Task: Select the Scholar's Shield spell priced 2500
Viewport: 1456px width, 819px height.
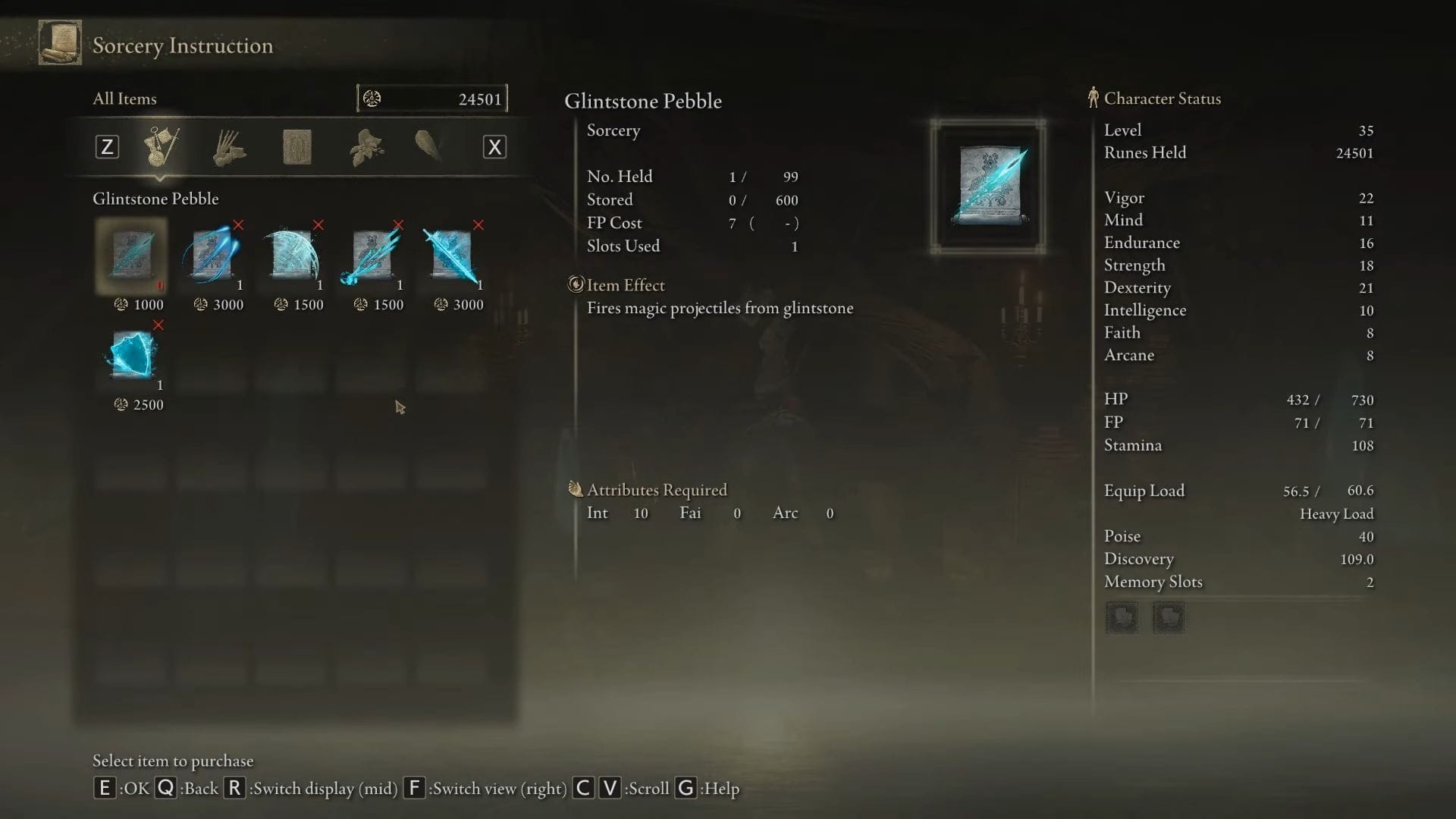Action: [x=130, y=355]
